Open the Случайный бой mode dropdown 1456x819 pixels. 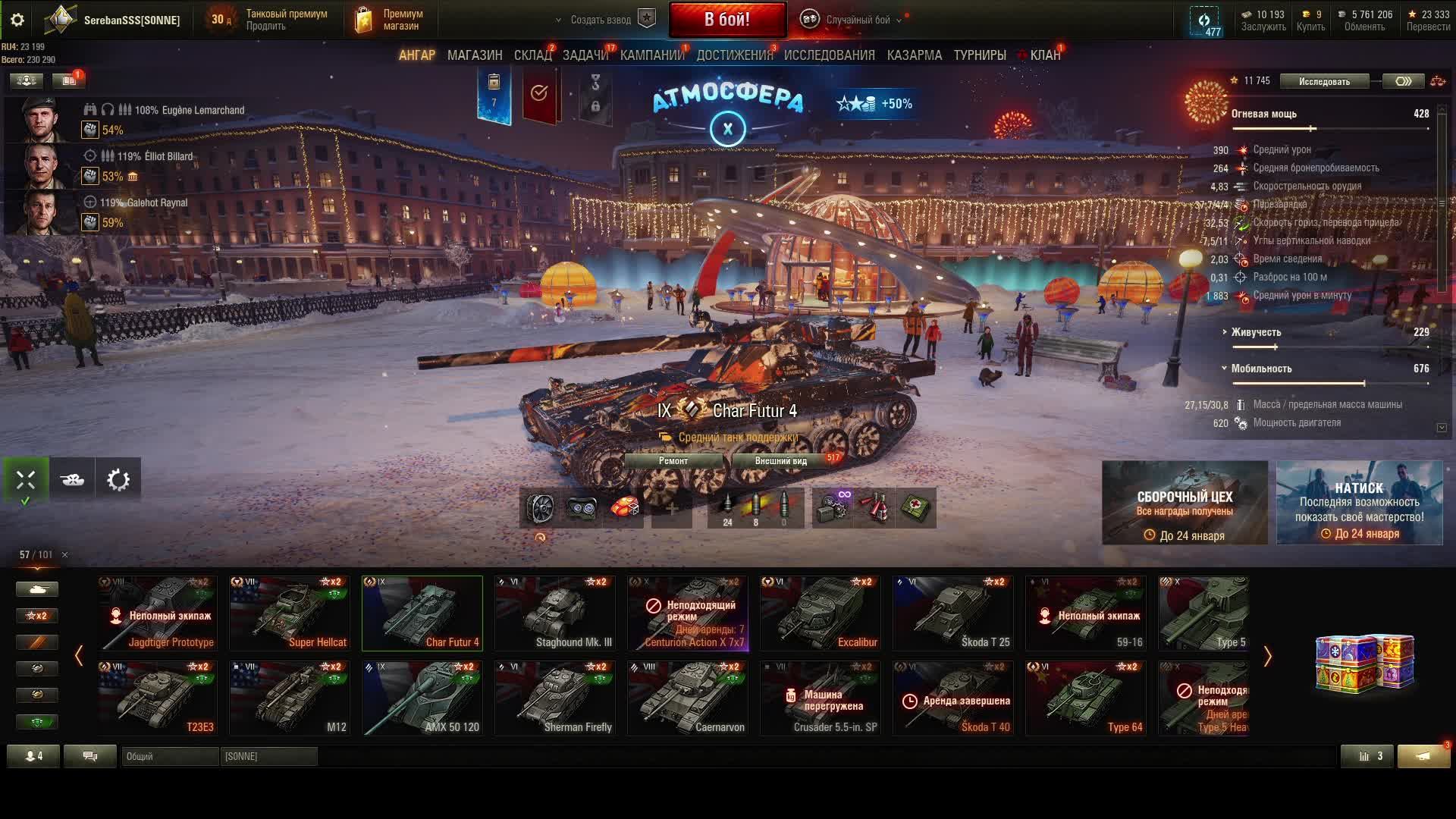(x=857, y=20)
